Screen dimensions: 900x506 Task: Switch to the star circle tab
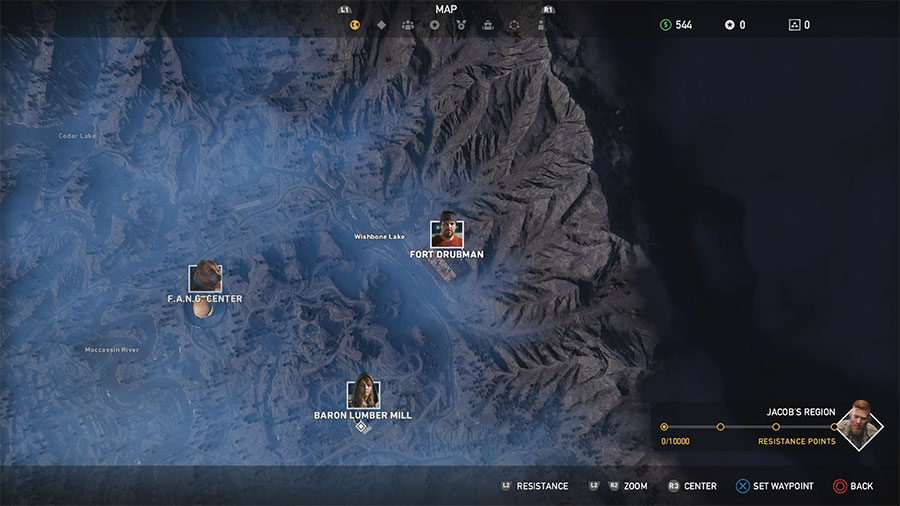point(434,25)
